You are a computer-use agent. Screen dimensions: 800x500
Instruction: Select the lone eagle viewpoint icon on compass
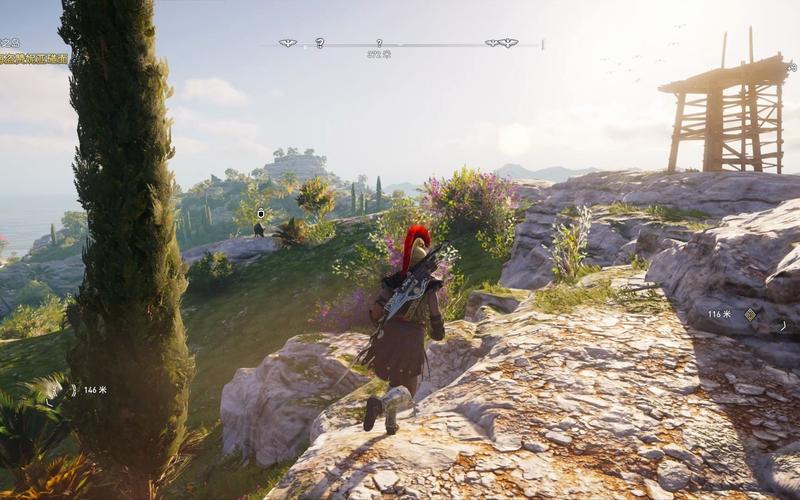point(288,43)
